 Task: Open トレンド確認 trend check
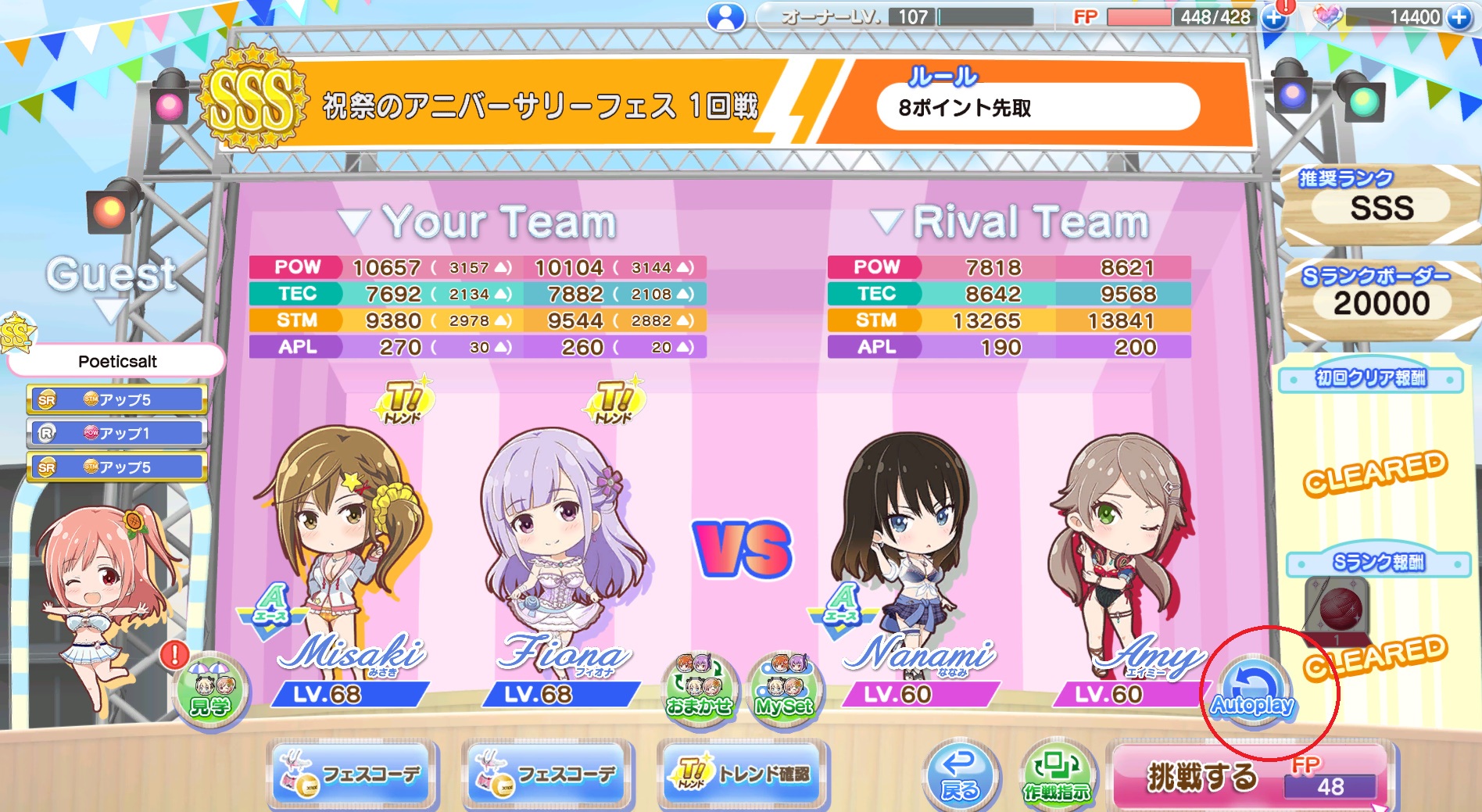(x=742, y=774)
